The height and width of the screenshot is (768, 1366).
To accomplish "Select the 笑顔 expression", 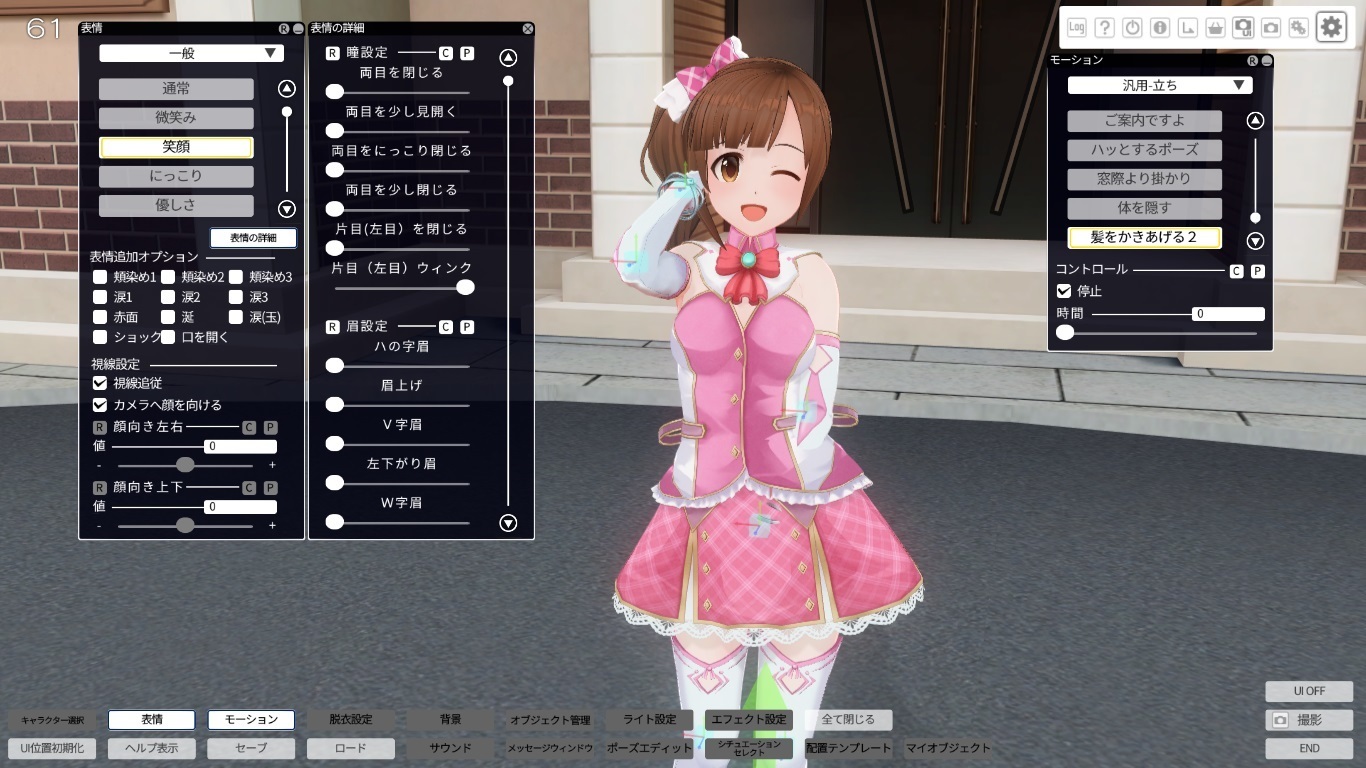I will tap(175, 148).
